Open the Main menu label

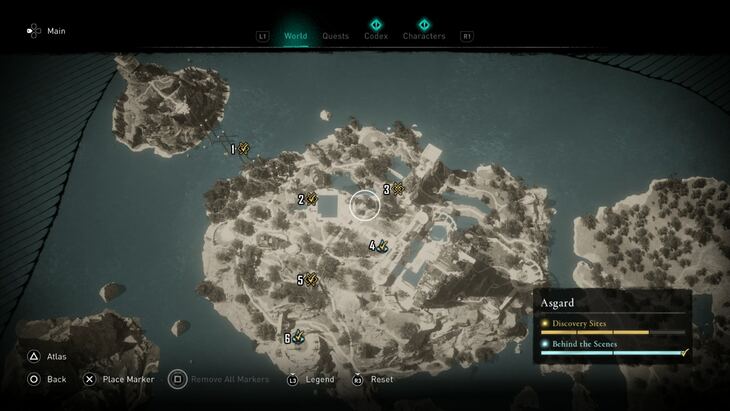point(56,31)
